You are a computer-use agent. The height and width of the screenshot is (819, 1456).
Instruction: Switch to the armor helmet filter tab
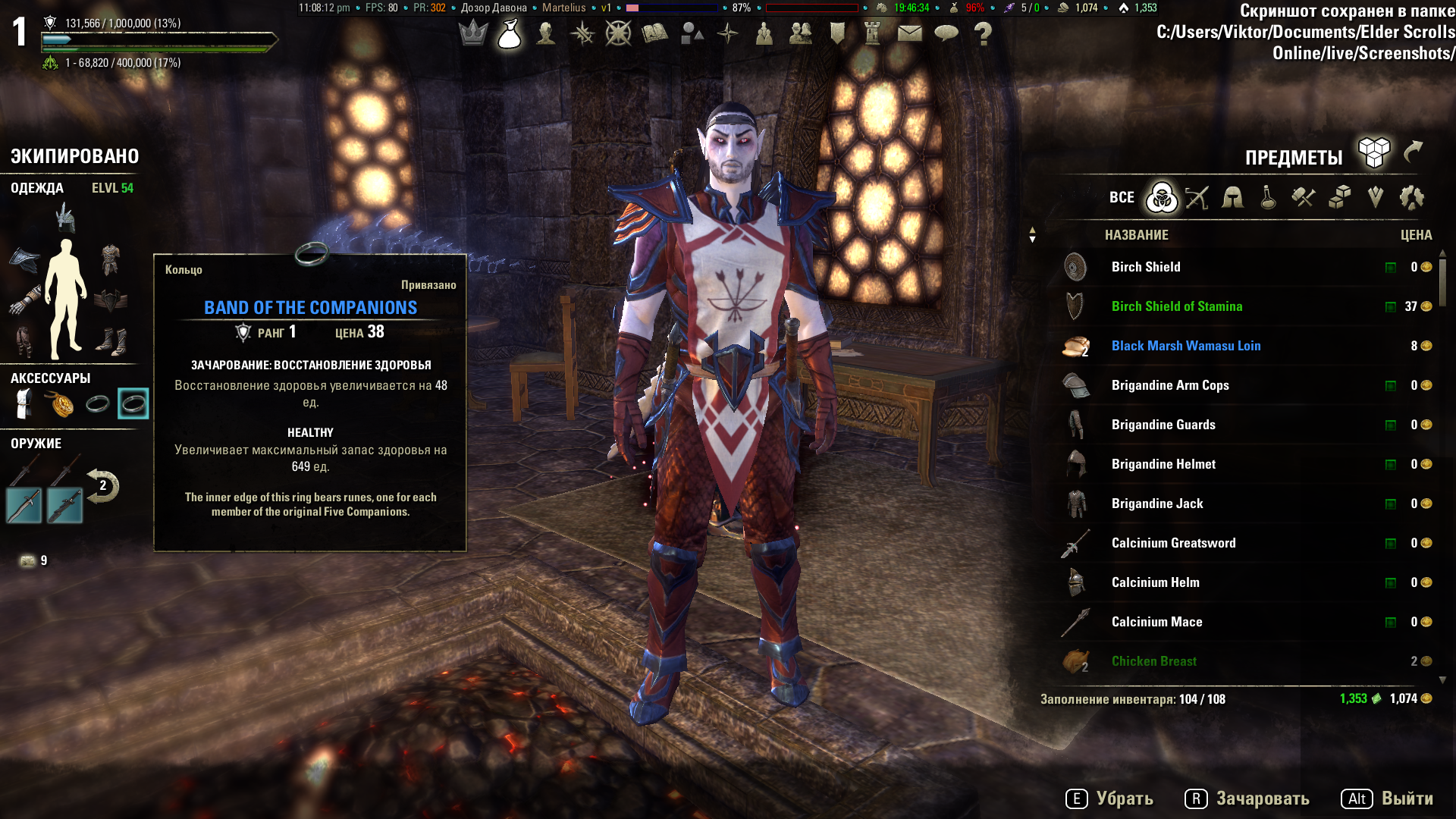pos(1232,198)
